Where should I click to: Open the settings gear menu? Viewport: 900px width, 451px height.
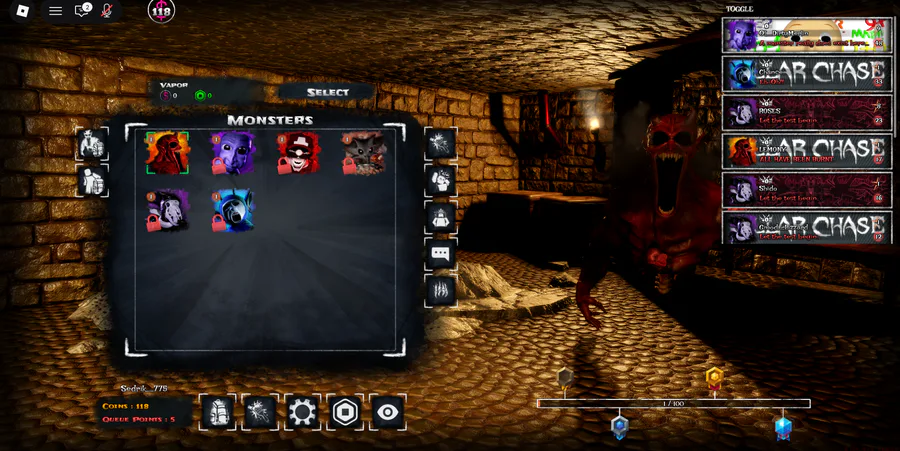(x=302, y=412)
